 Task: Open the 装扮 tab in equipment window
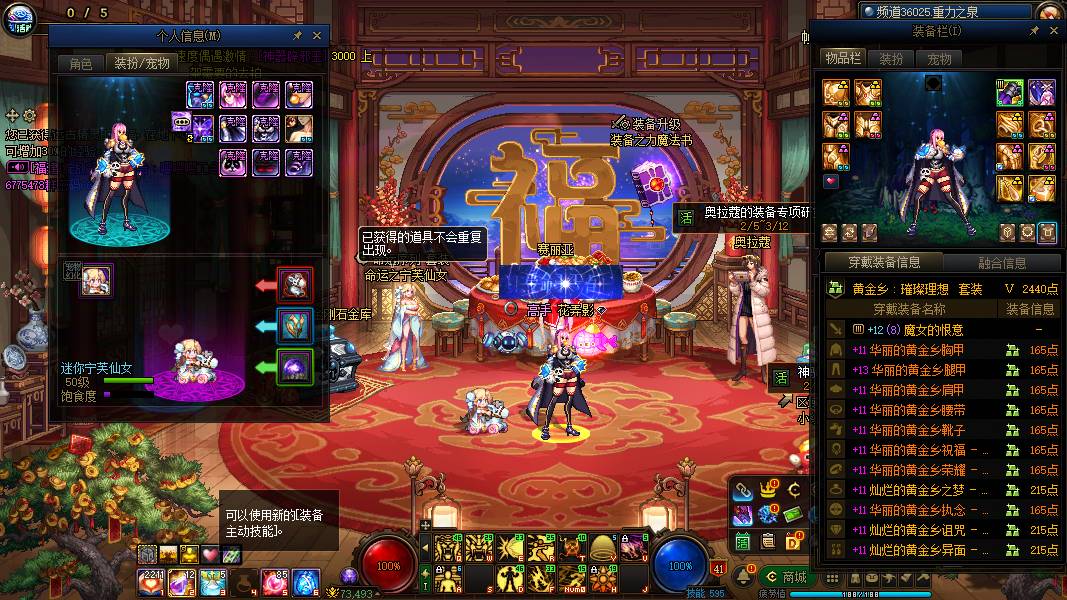pyautogui.click(x=891, y=59)
